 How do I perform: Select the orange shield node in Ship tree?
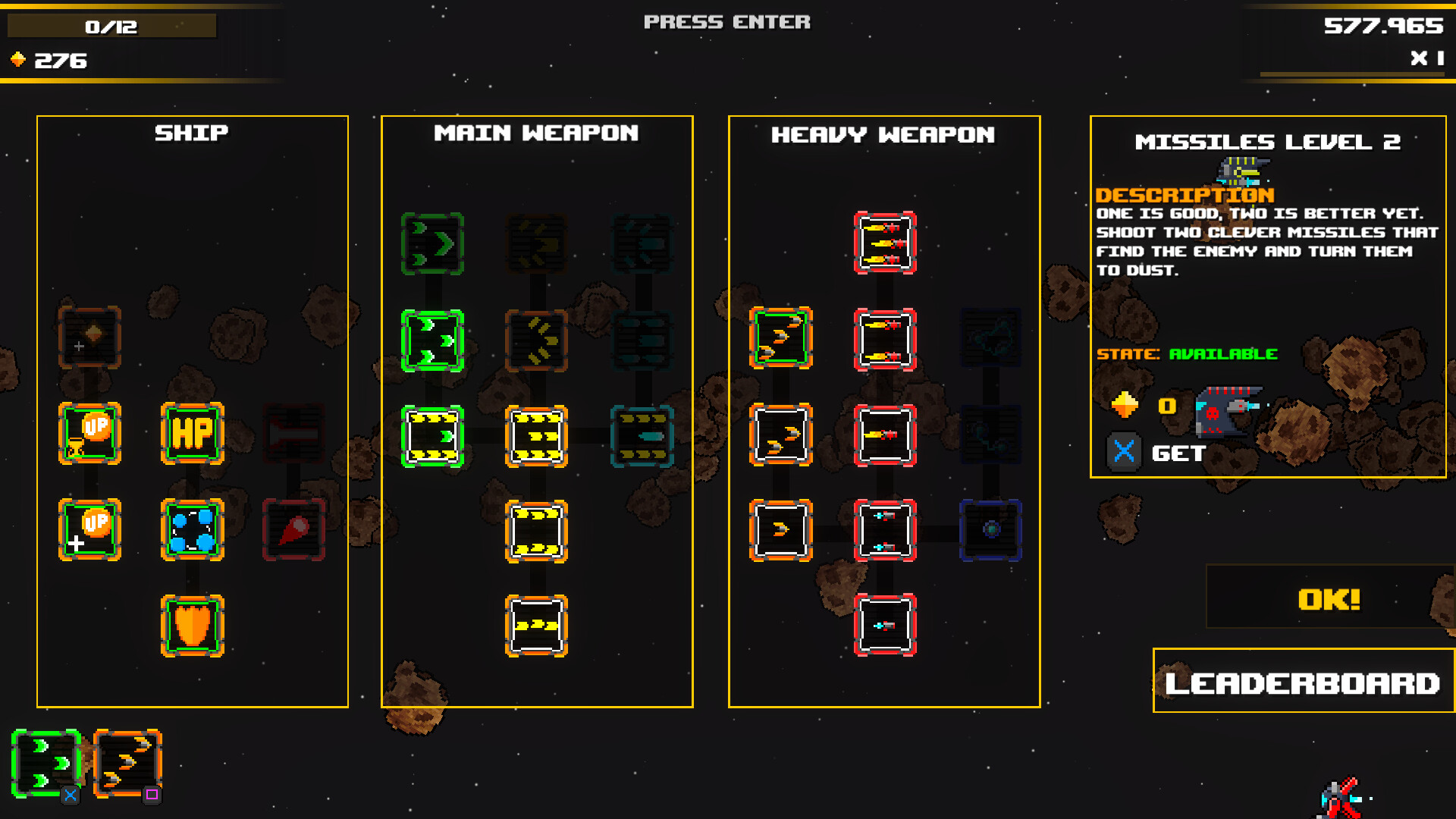point(191,626)
